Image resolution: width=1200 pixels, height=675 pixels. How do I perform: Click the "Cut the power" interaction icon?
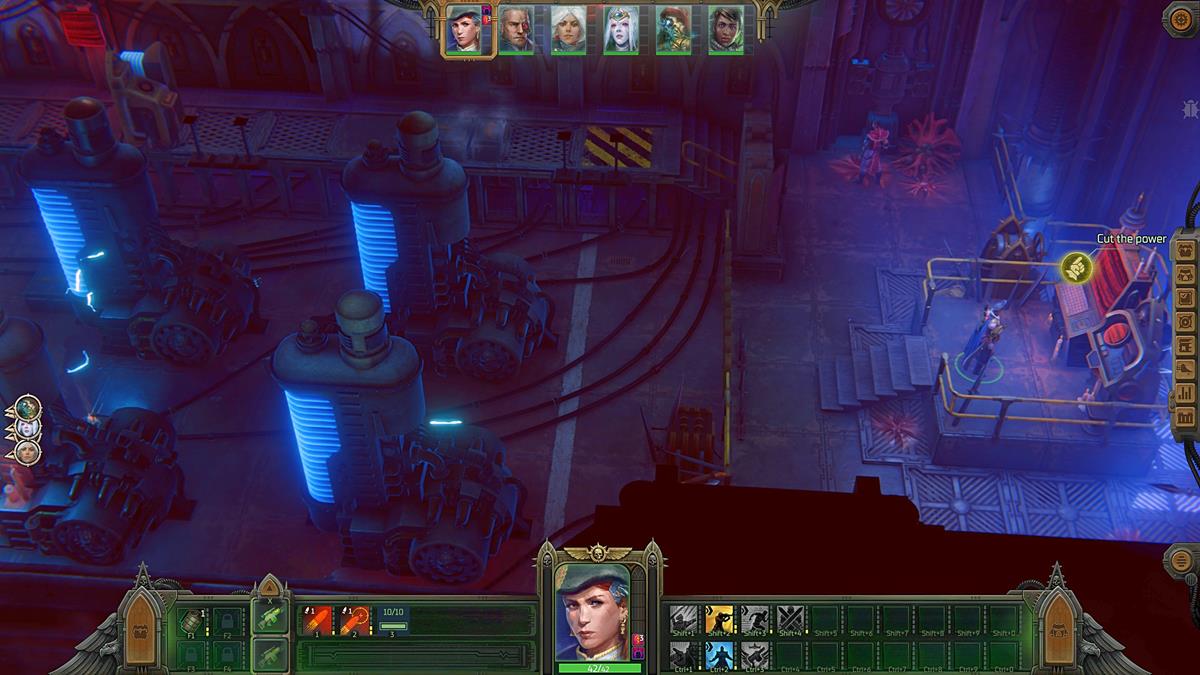tap(1076, 266)
